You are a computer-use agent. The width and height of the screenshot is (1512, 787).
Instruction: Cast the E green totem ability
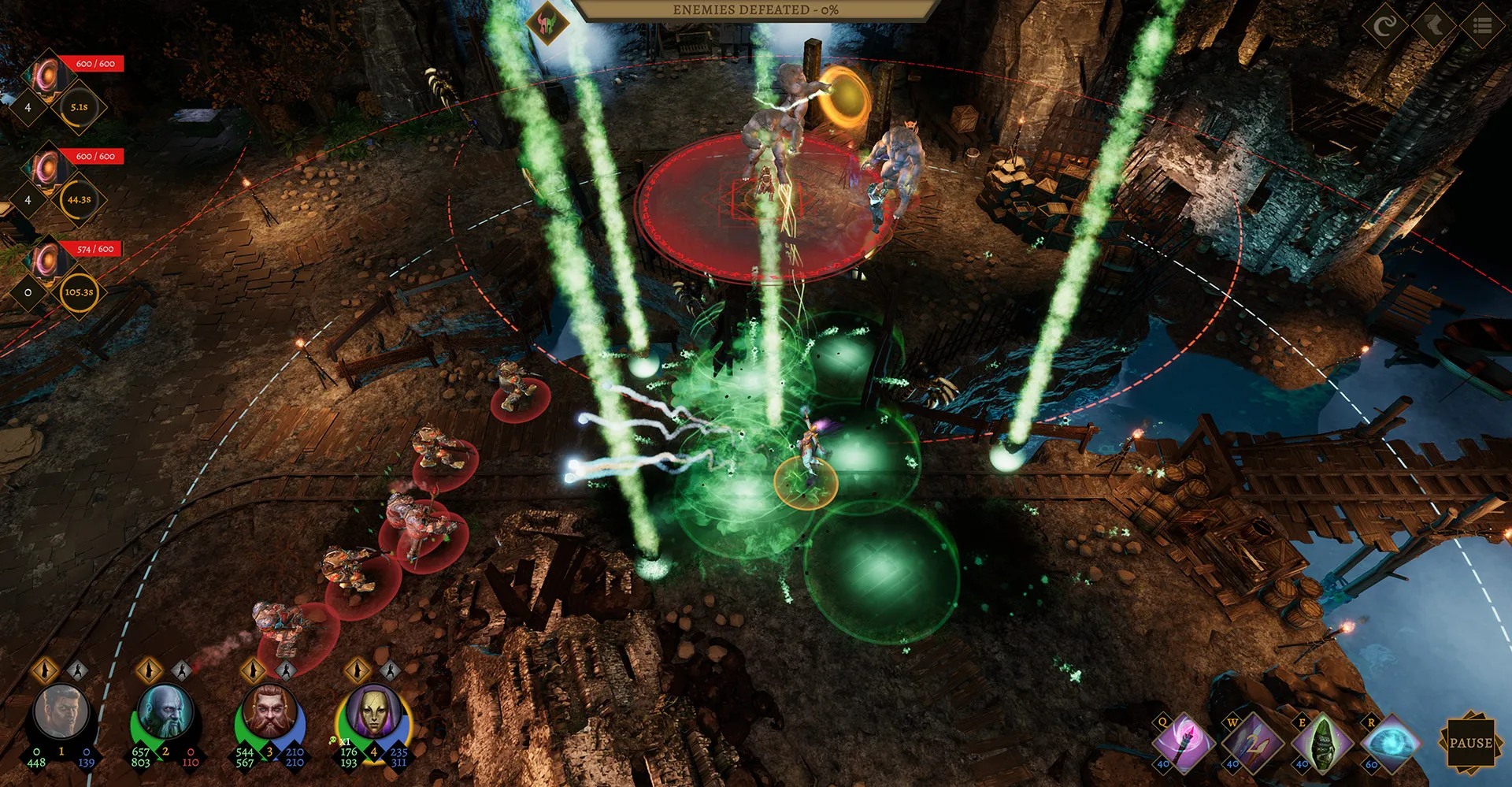[x=1321, y=742]
